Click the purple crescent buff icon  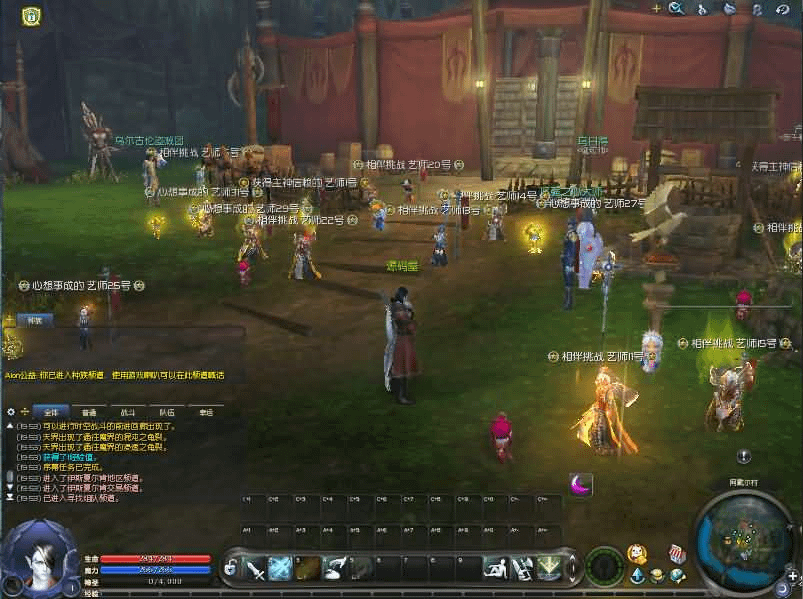point(581,485)
